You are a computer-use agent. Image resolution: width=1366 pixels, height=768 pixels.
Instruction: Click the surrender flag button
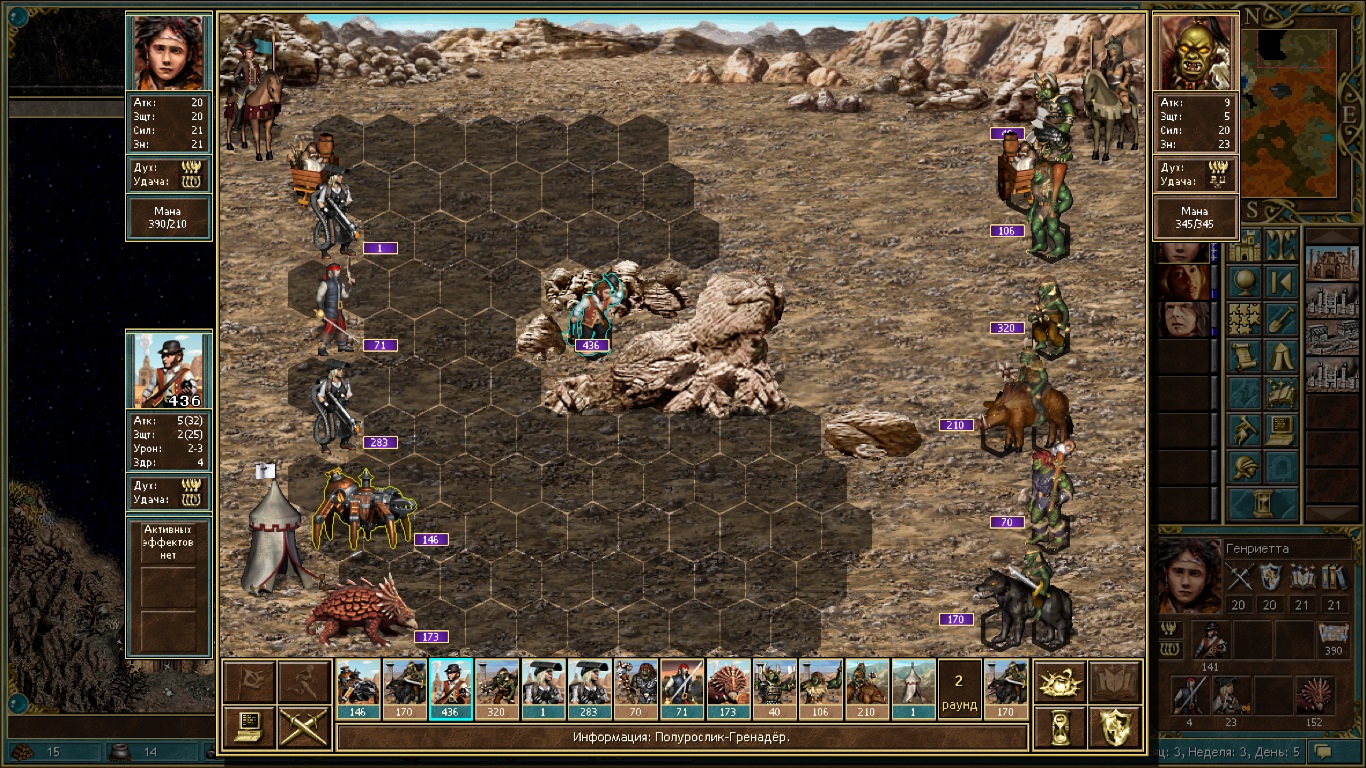point(250,682)
